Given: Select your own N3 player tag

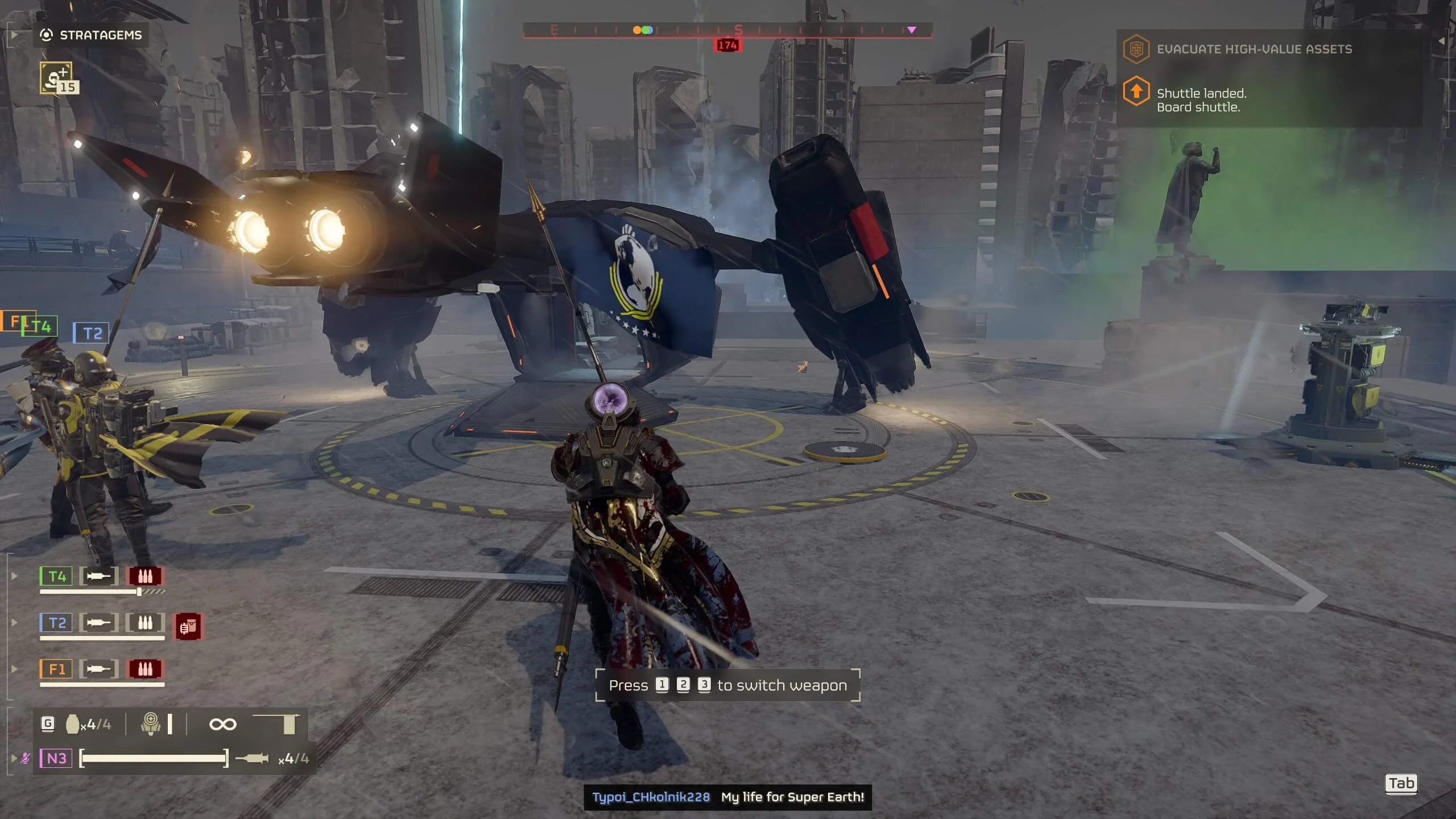Looking at the screenshot, I should [x=56, y=758].
